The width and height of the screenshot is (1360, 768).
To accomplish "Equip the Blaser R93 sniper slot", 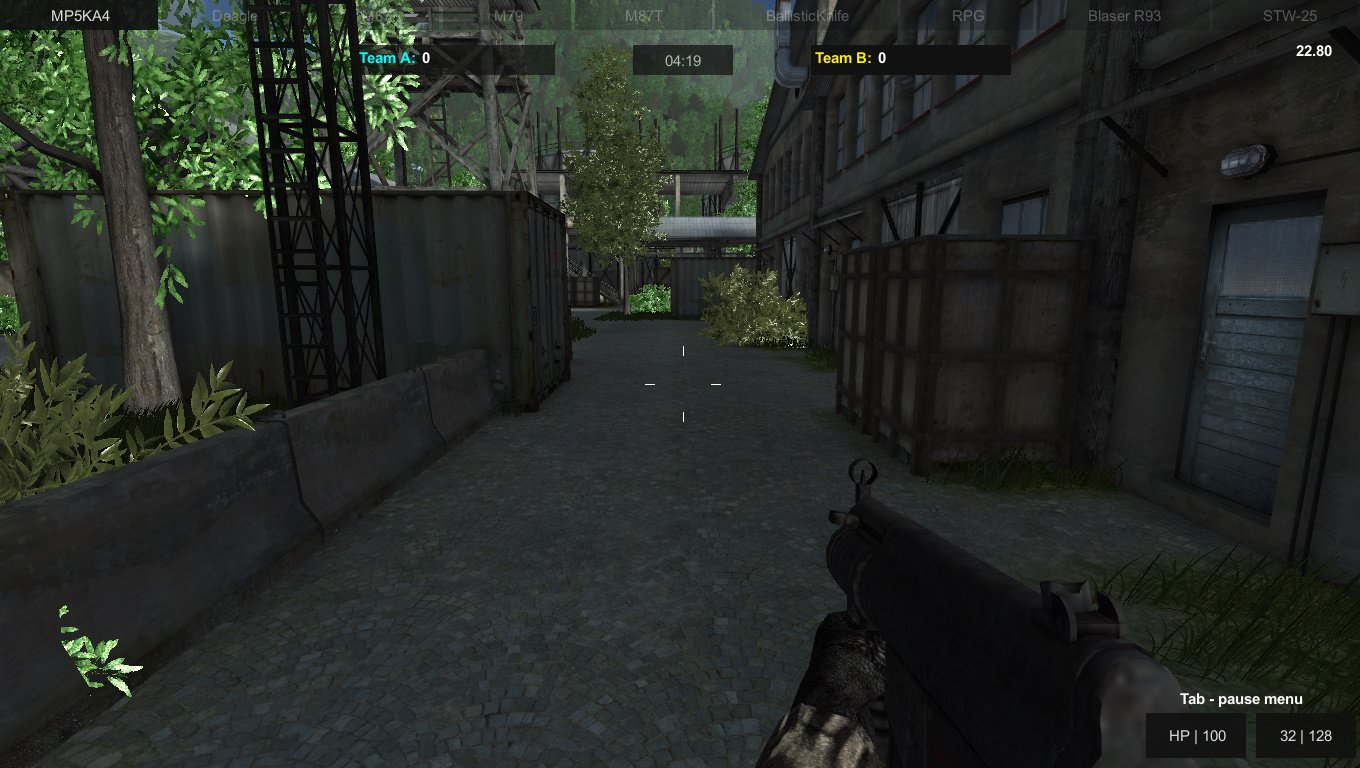I will click(1123, 16).
